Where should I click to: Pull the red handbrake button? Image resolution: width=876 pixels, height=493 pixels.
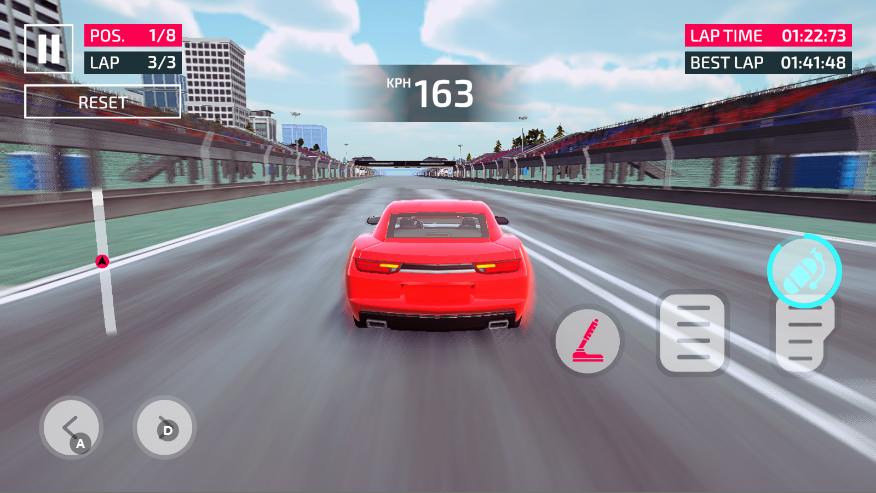(588, 340)
